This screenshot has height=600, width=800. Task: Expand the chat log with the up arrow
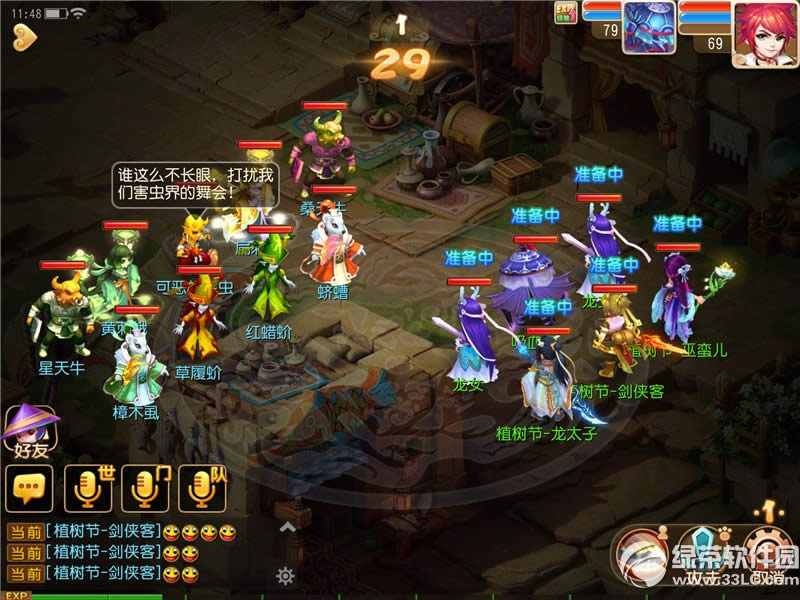coord(286,527)
